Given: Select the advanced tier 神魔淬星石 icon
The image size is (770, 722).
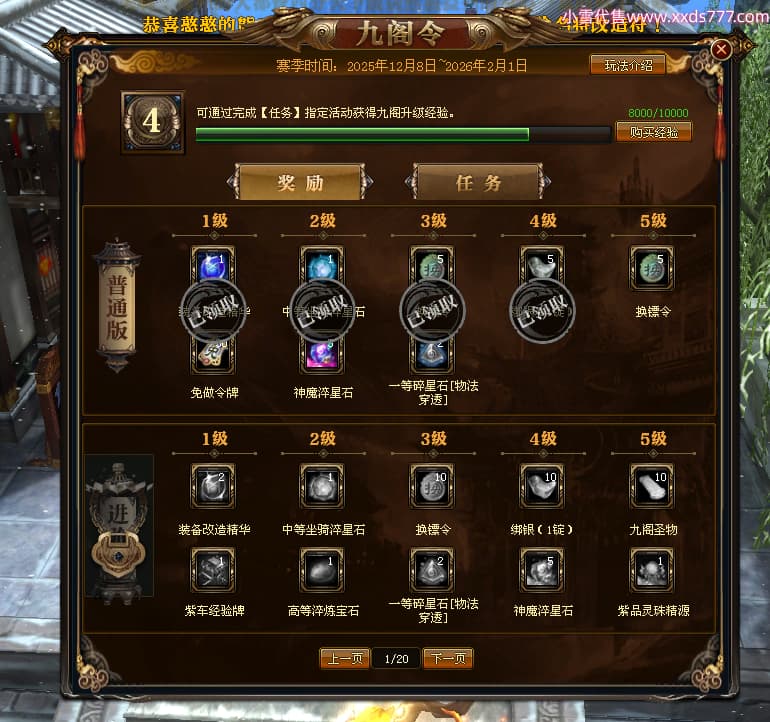Looking at the screenshot, I should tap(542, 569).
